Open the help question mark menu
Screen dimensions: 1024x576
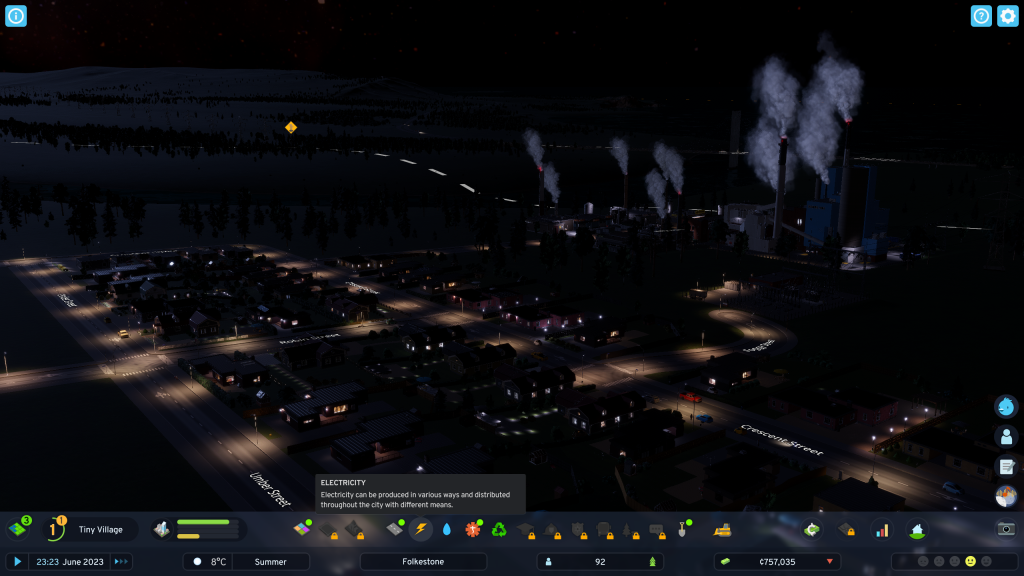981,16
